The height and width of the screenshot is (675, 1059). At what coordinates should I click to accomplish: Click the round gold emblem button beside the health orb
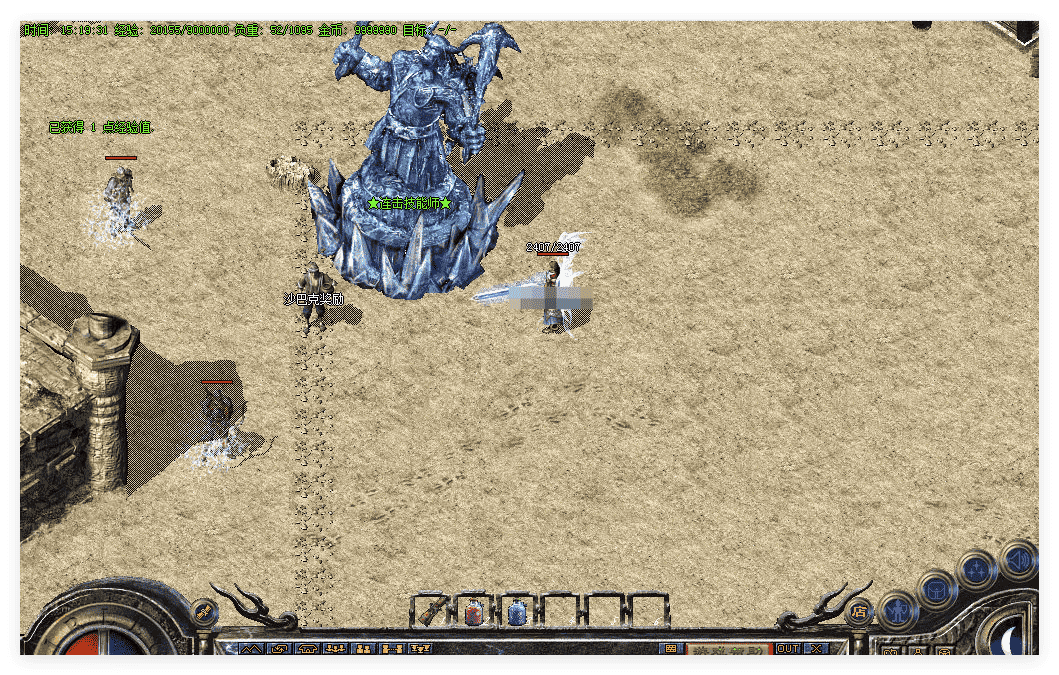[x=205, y=612]
